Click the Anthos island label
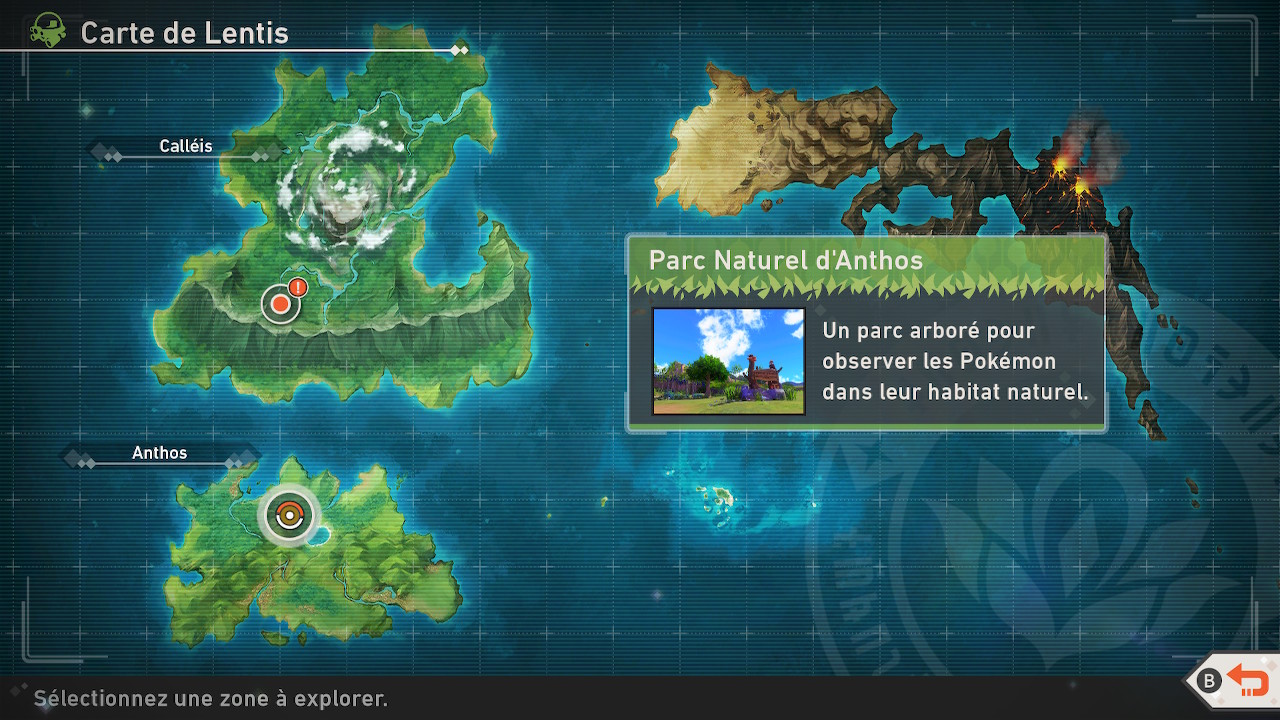Screen dimensions: 1280x720 tap(160, 453)
